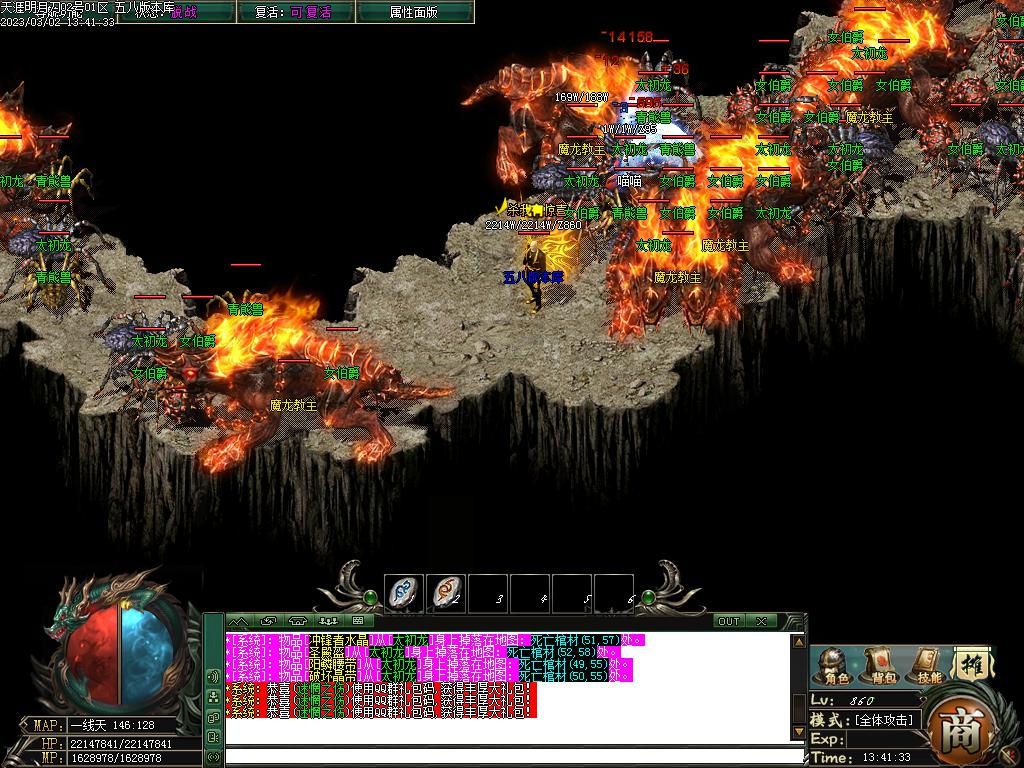Click the OUT button on chat bar

729,621
